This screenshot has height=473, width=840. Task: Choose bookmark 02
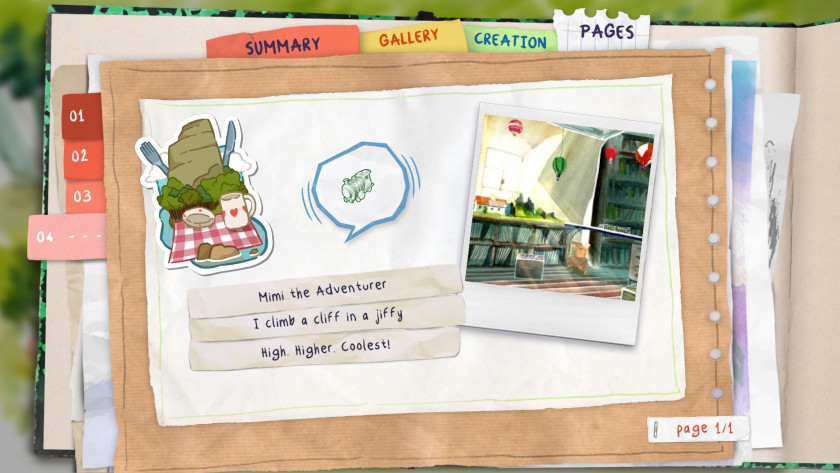tap(80, 156)
